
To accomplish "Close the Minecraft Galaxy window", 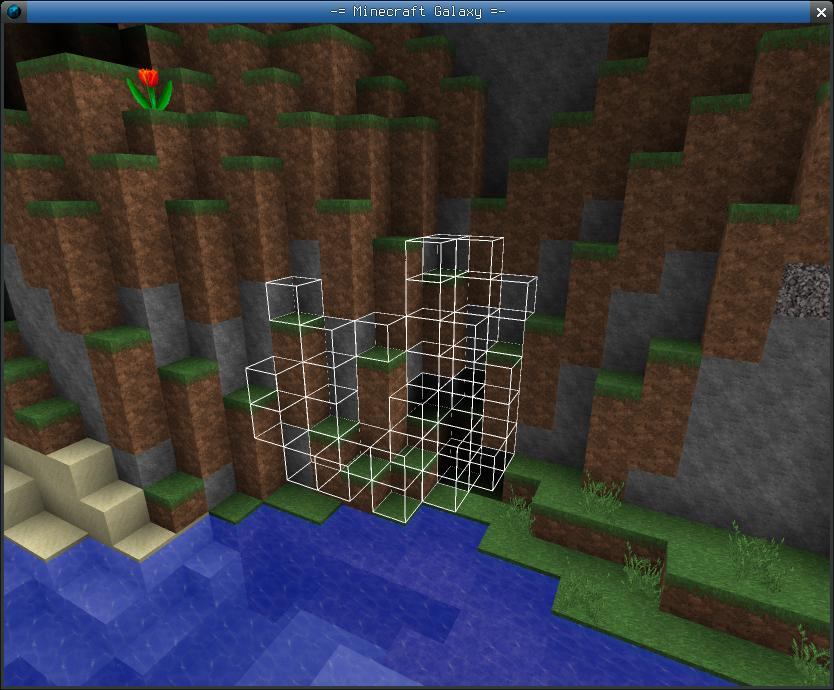I will coord(822,11).
